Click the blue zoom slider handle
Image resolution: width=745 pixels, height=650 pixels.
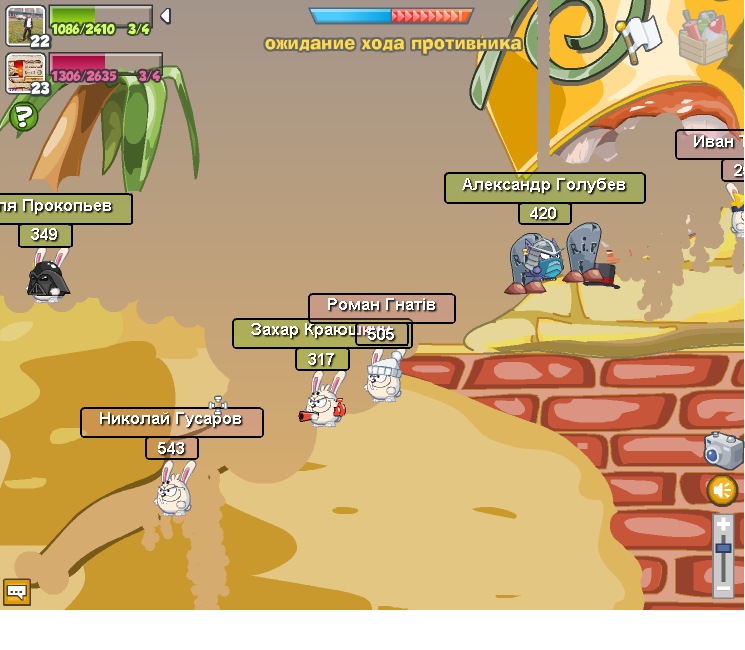click(723, 547)
